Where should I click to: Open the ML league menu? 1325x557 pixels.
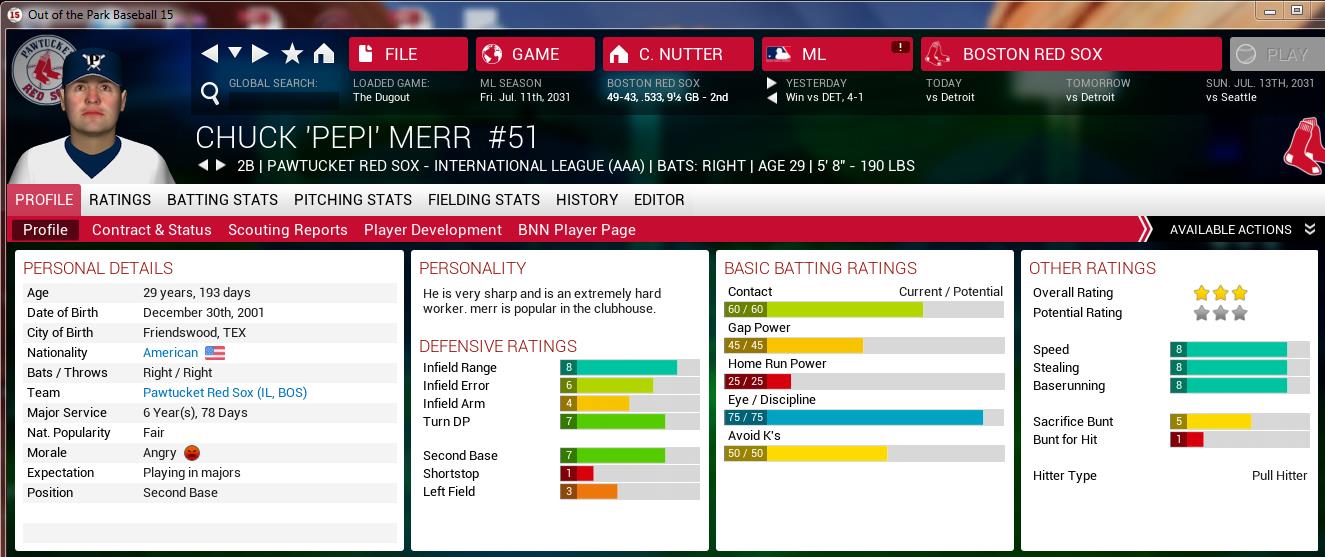(x=837, y=54)
